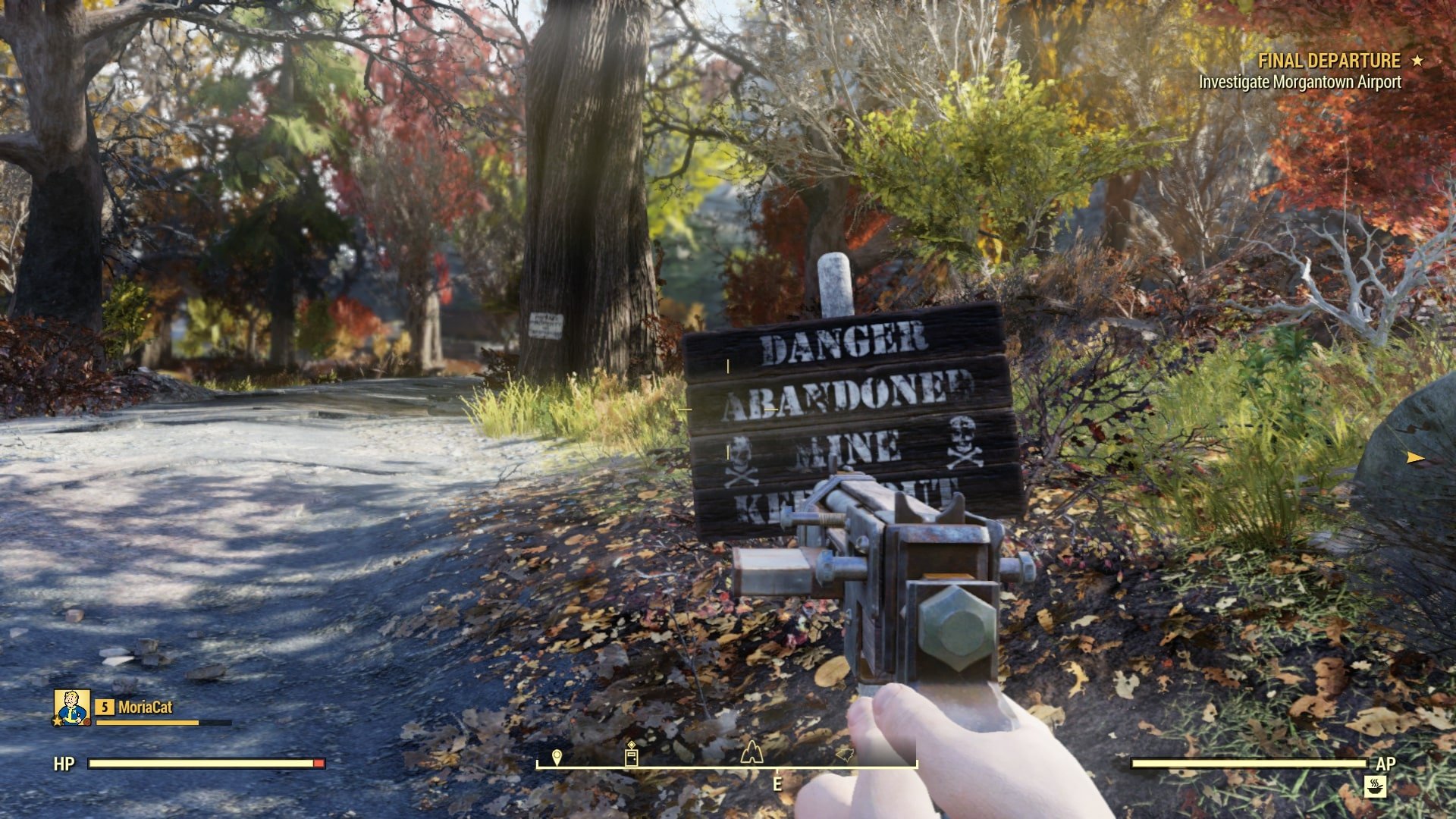Select the cave location marker on compass
1456x819 pixels.
[x=751, y=752]
